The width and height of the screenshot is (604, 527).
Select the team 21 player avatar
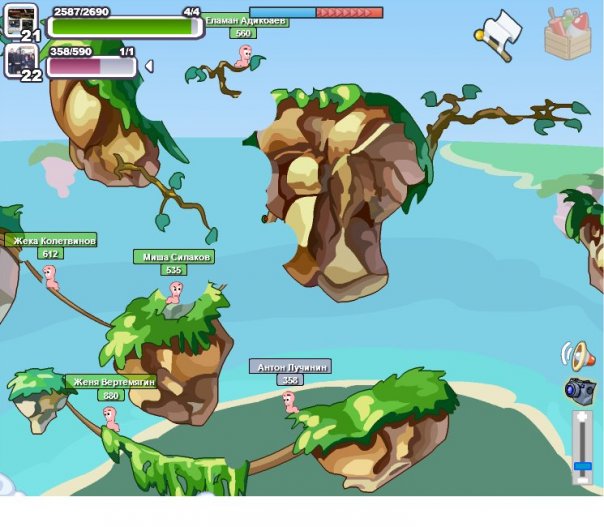[21, 19]
